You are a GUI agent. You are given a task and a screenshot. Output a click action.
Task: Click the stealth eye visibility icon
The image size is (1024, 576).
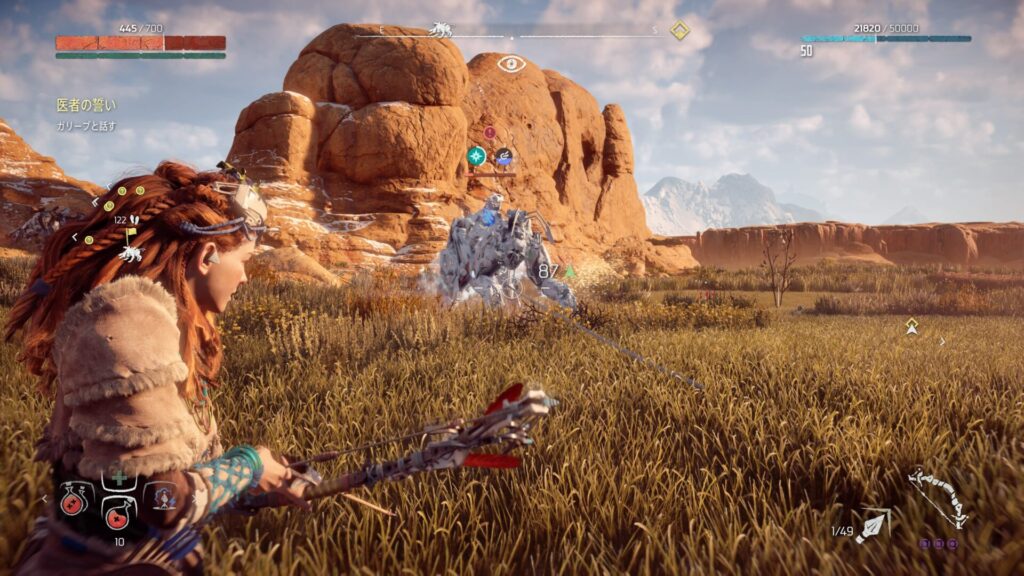coord(511,64)
